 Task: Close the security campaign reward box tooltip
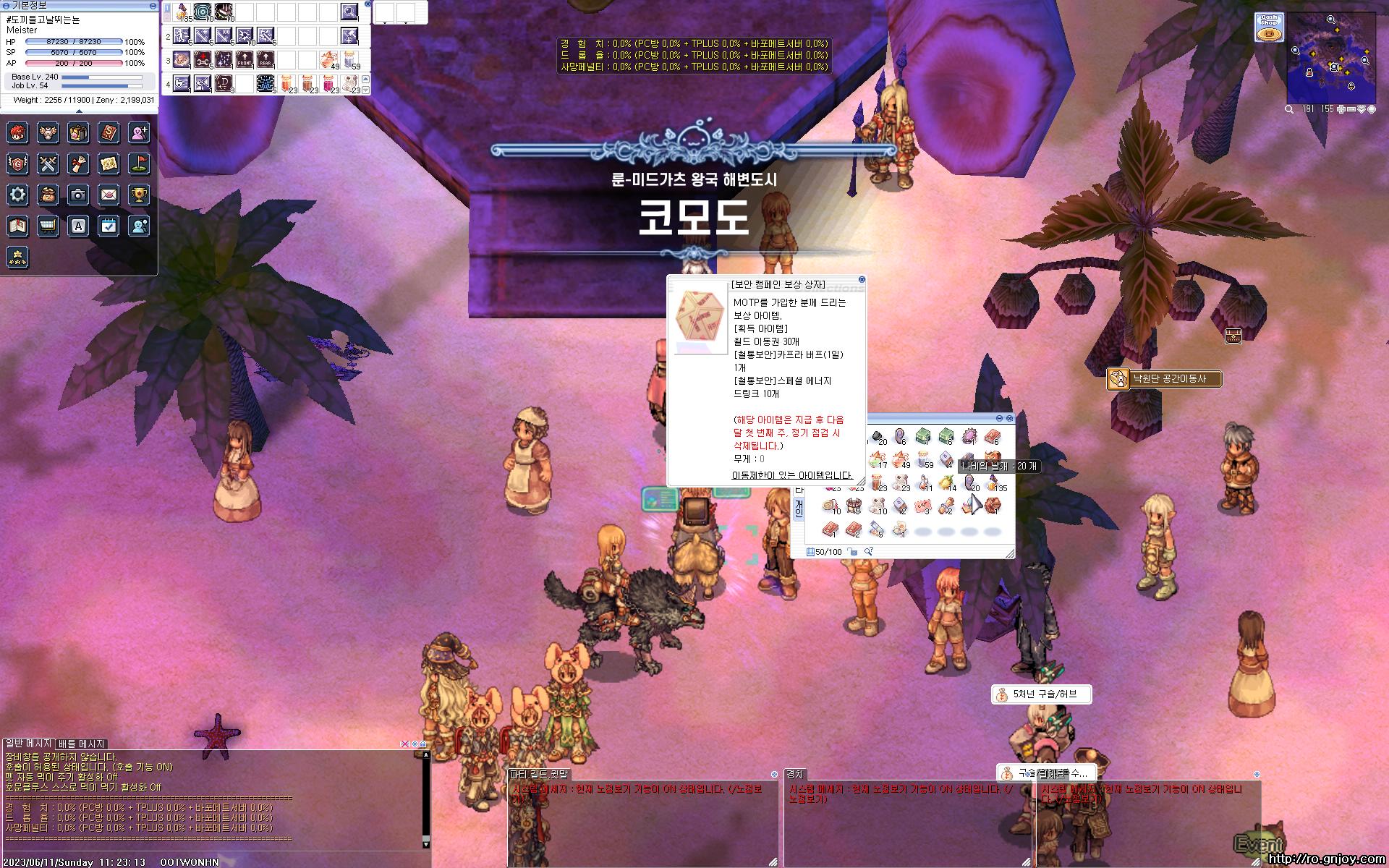coord(862,279)
